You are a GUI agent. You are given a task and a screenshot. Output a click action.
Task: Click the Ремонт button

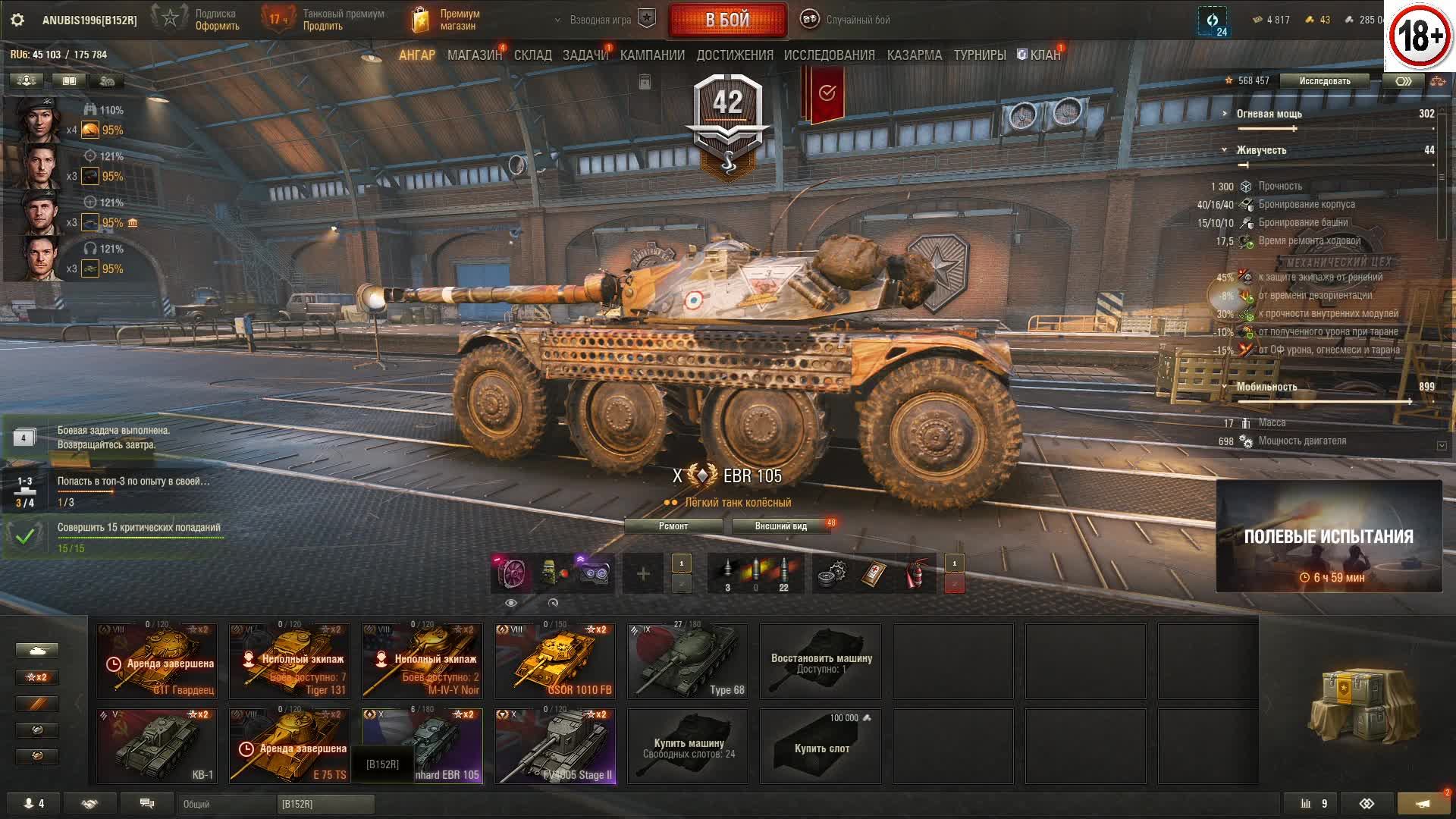click(x=673, y=526)
